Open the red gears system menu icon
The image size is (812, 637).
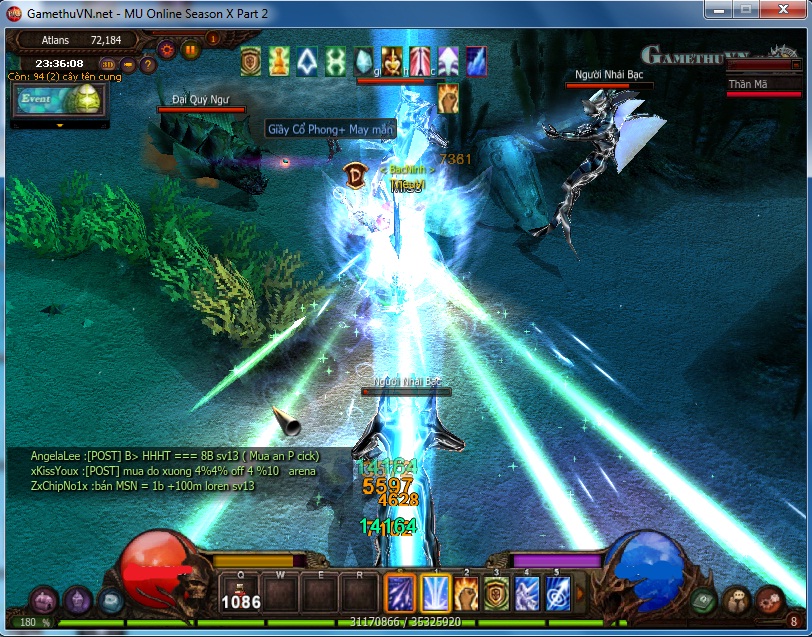point(768,601)
